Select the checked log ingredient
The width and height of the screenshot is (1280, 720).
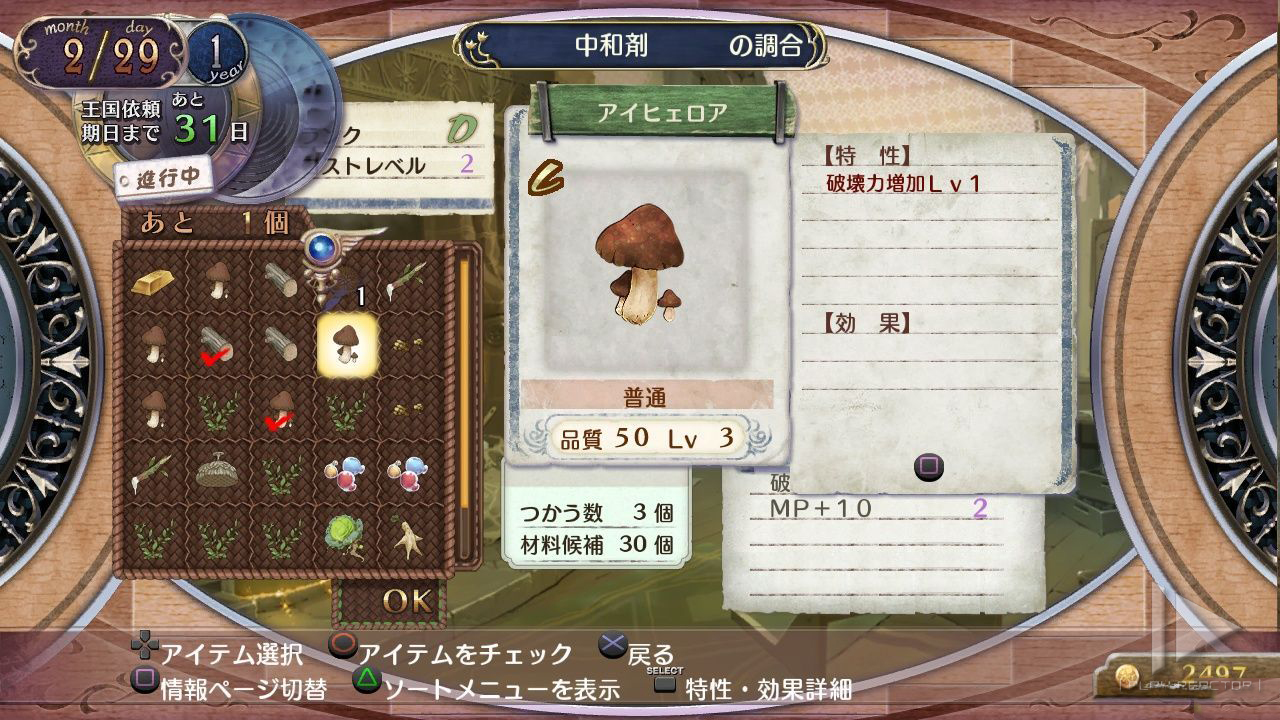tap(216, 346)
